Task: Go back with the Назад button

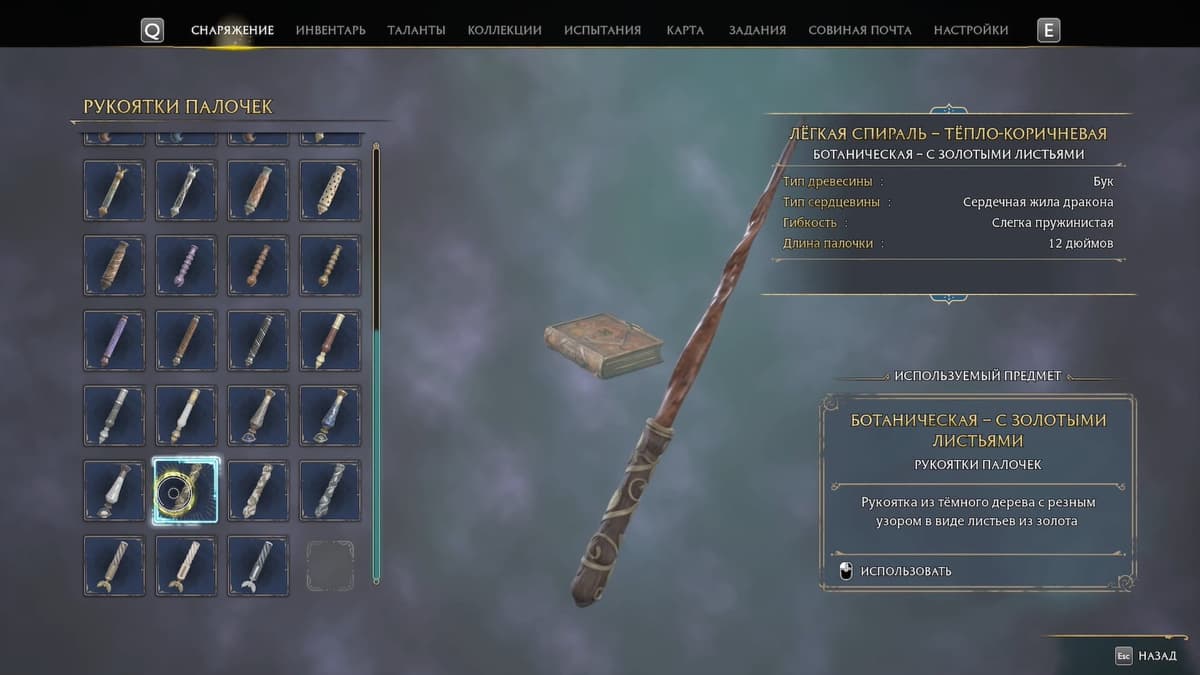Action: [x=1147, y=656]
